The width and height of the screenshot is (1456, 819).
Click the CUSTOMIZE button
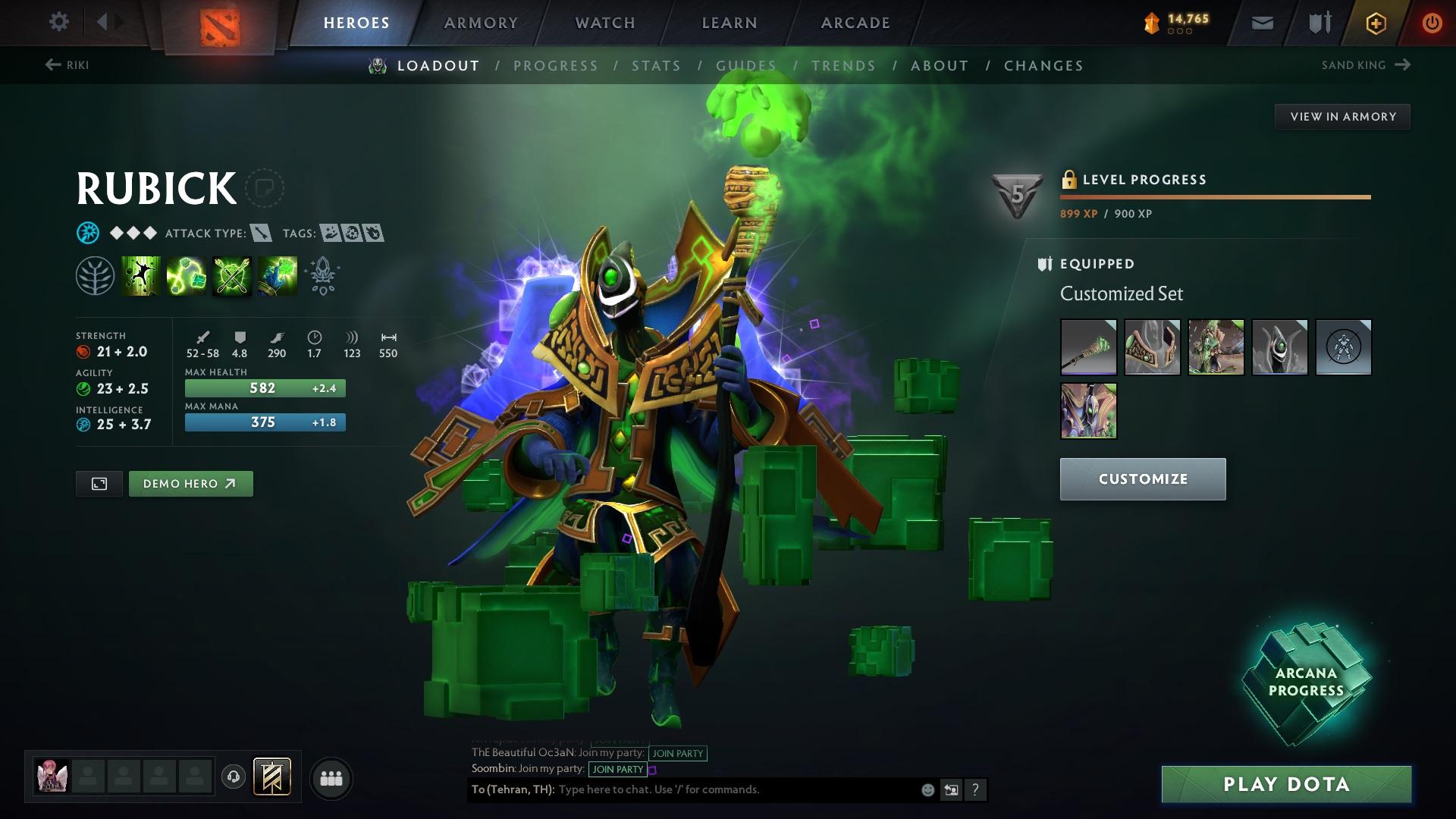pos(1142,479)
